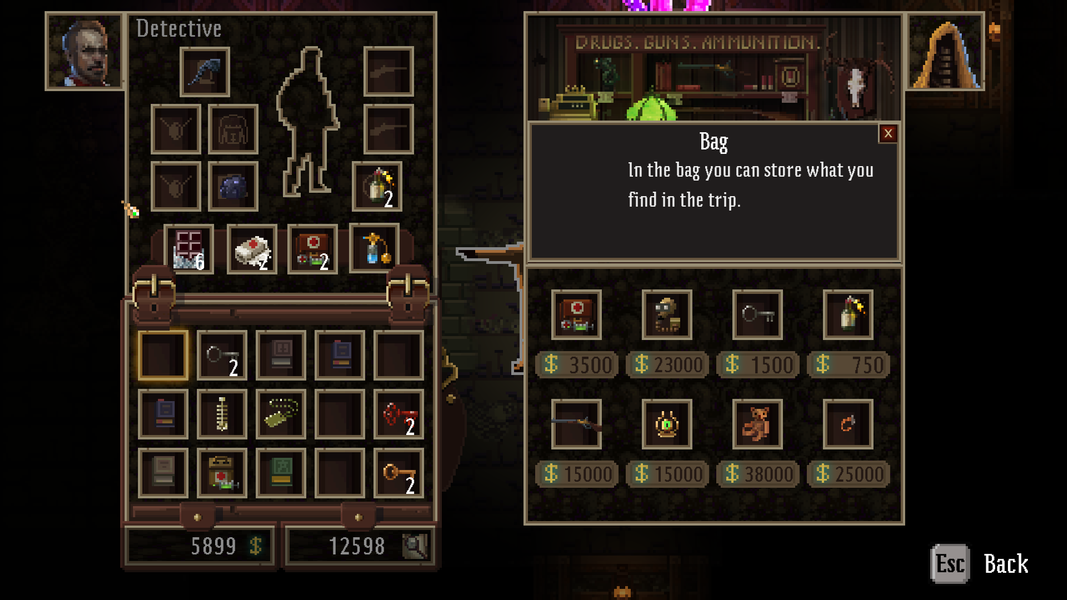Viewport: 1067px width, 600px height.
Task: Purchase the silver key for 1500
Action: click(757, 315)
